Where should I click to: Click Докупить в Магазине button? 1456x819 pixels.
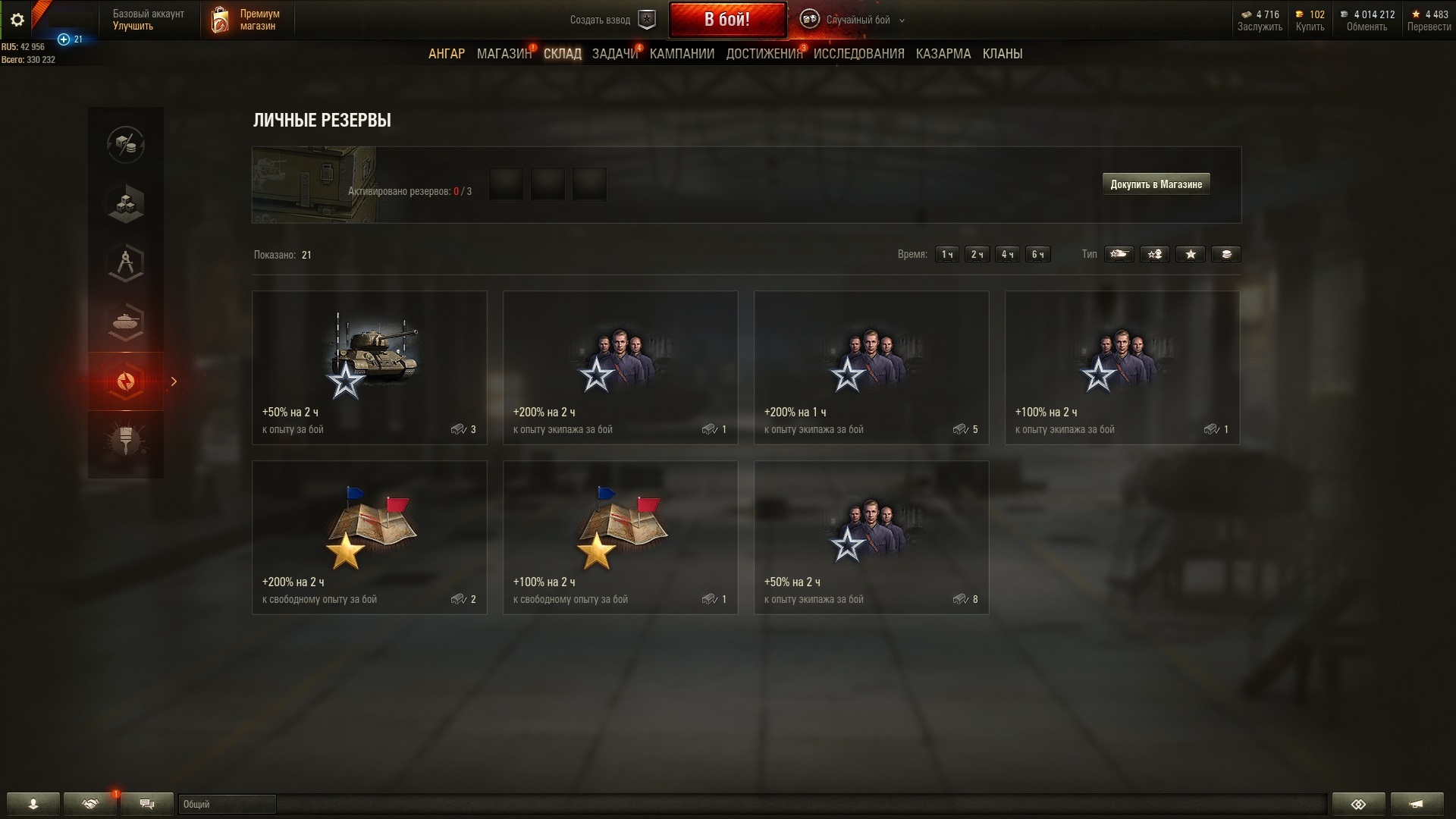tap(1156, 184)
